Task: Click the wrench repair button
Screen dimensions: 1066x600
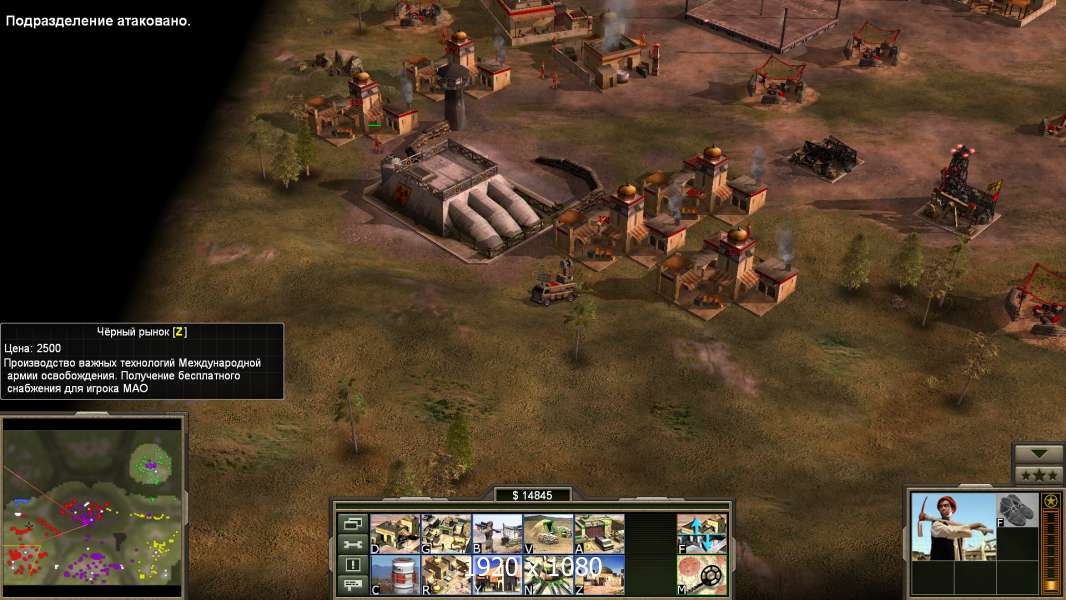Action: coord(352,544)
